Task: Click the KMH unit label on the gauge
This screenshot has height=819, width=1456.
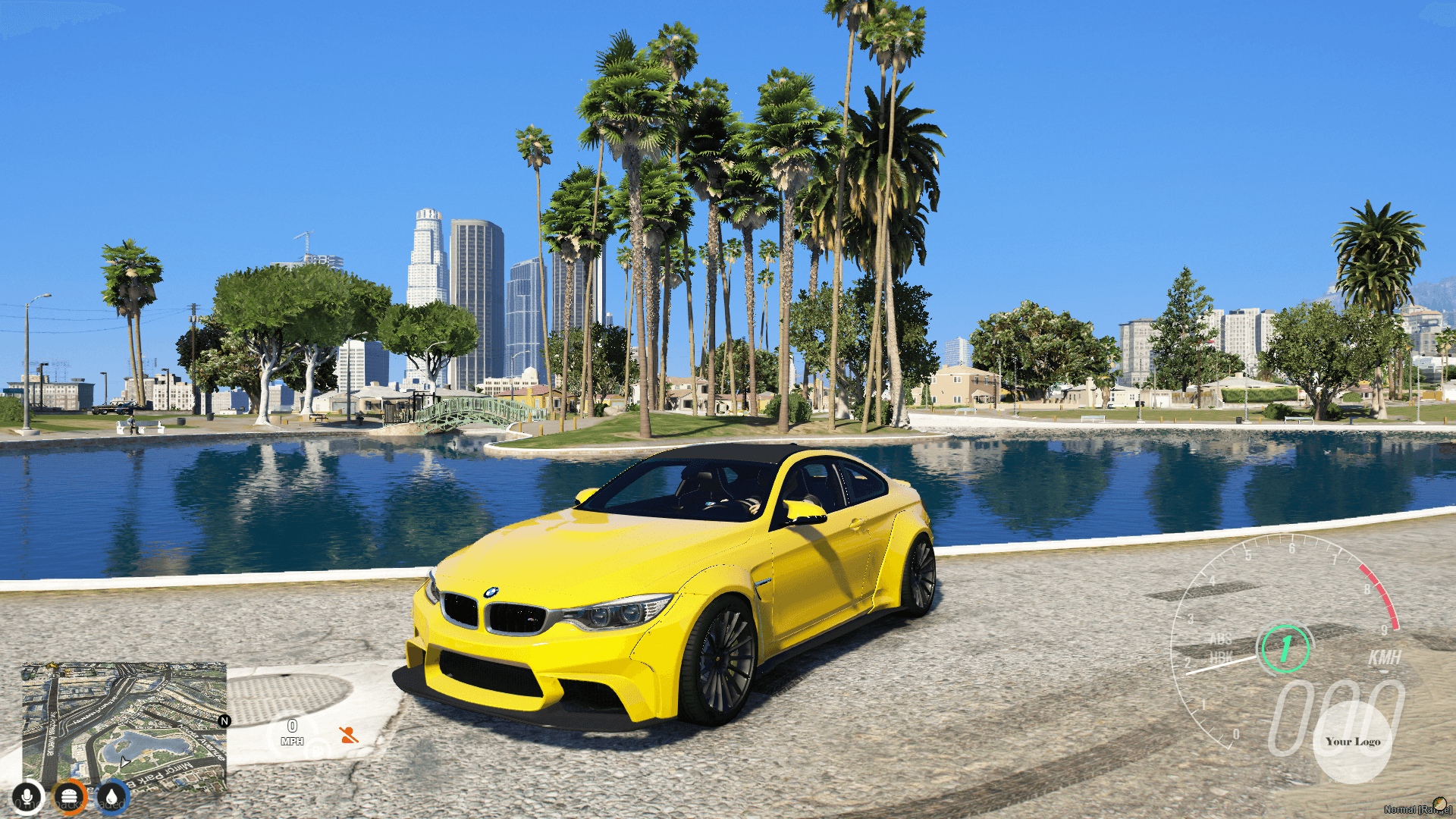Action: 1385,657
